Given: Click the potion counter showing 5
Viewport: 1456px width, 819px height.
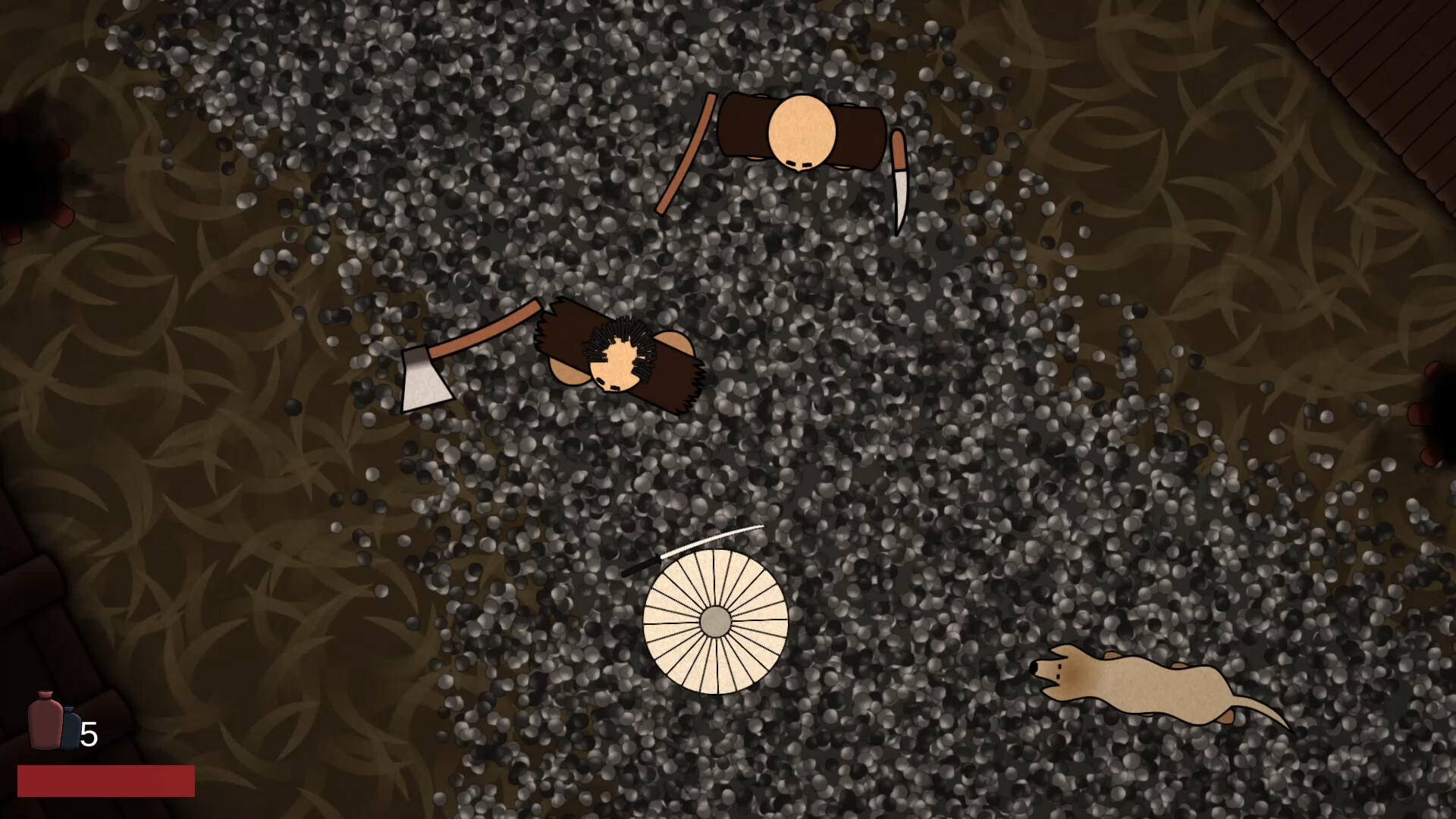Looking at the screenshot, I should coord(89,734).
